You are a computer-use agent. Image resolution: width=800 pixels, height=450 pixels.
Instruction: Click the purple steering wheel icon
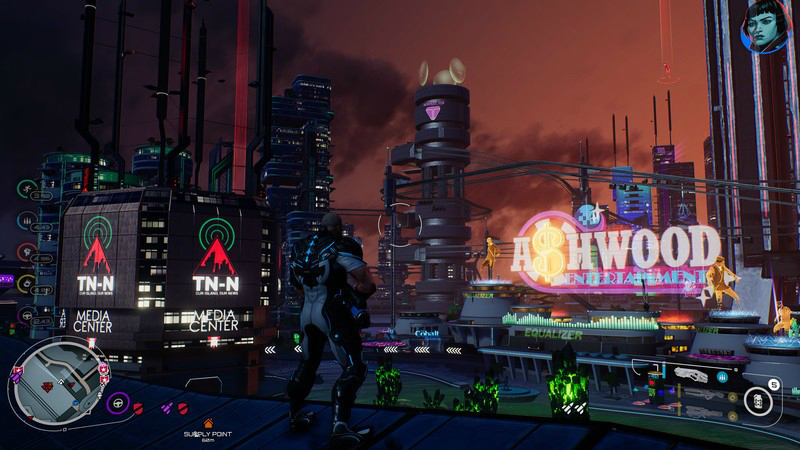pyautogui.click(x=117, y=402)
